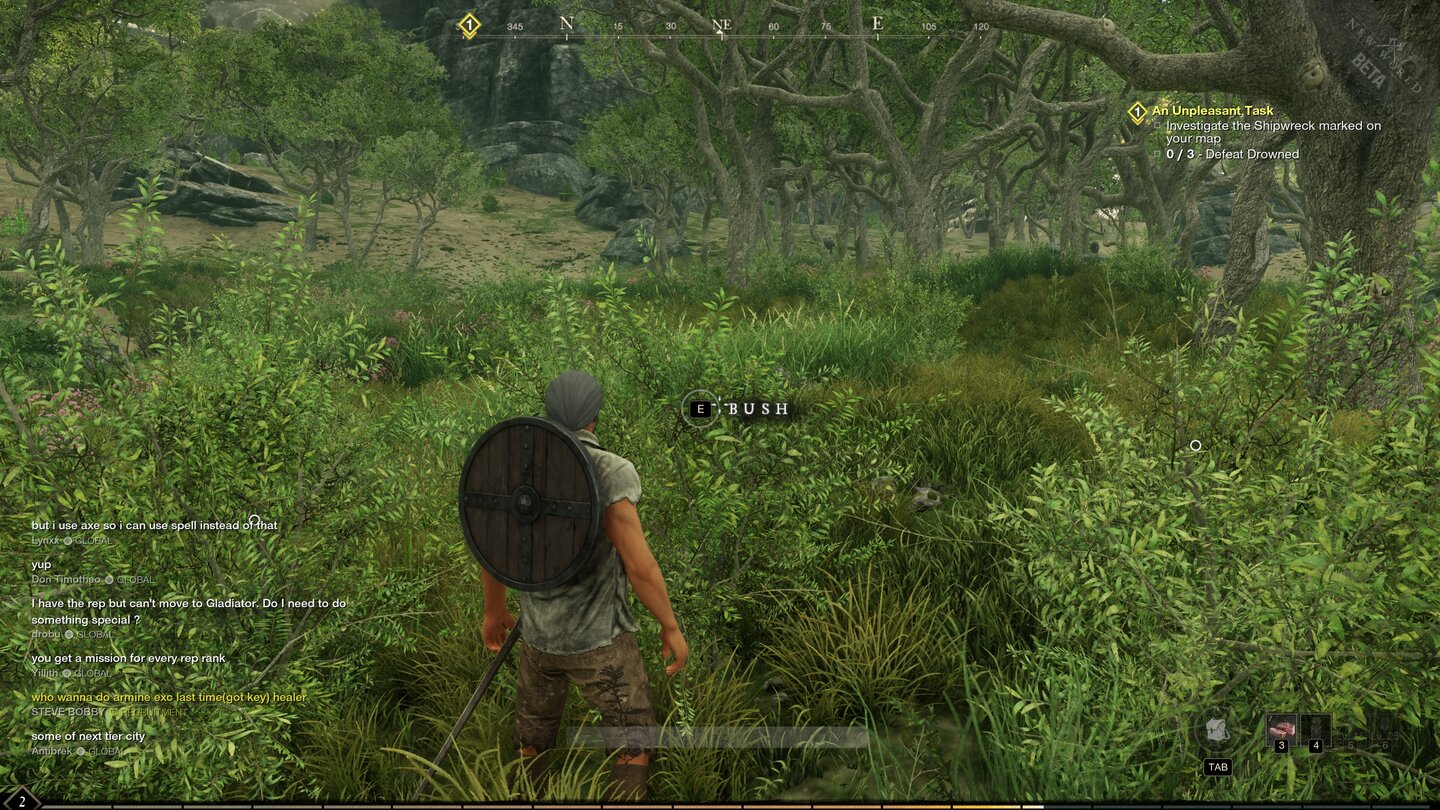Viewport: 1440px width, 810px height.
Task: Expand the An Unpleasant Task quest entry
Action: [1212, 110]
